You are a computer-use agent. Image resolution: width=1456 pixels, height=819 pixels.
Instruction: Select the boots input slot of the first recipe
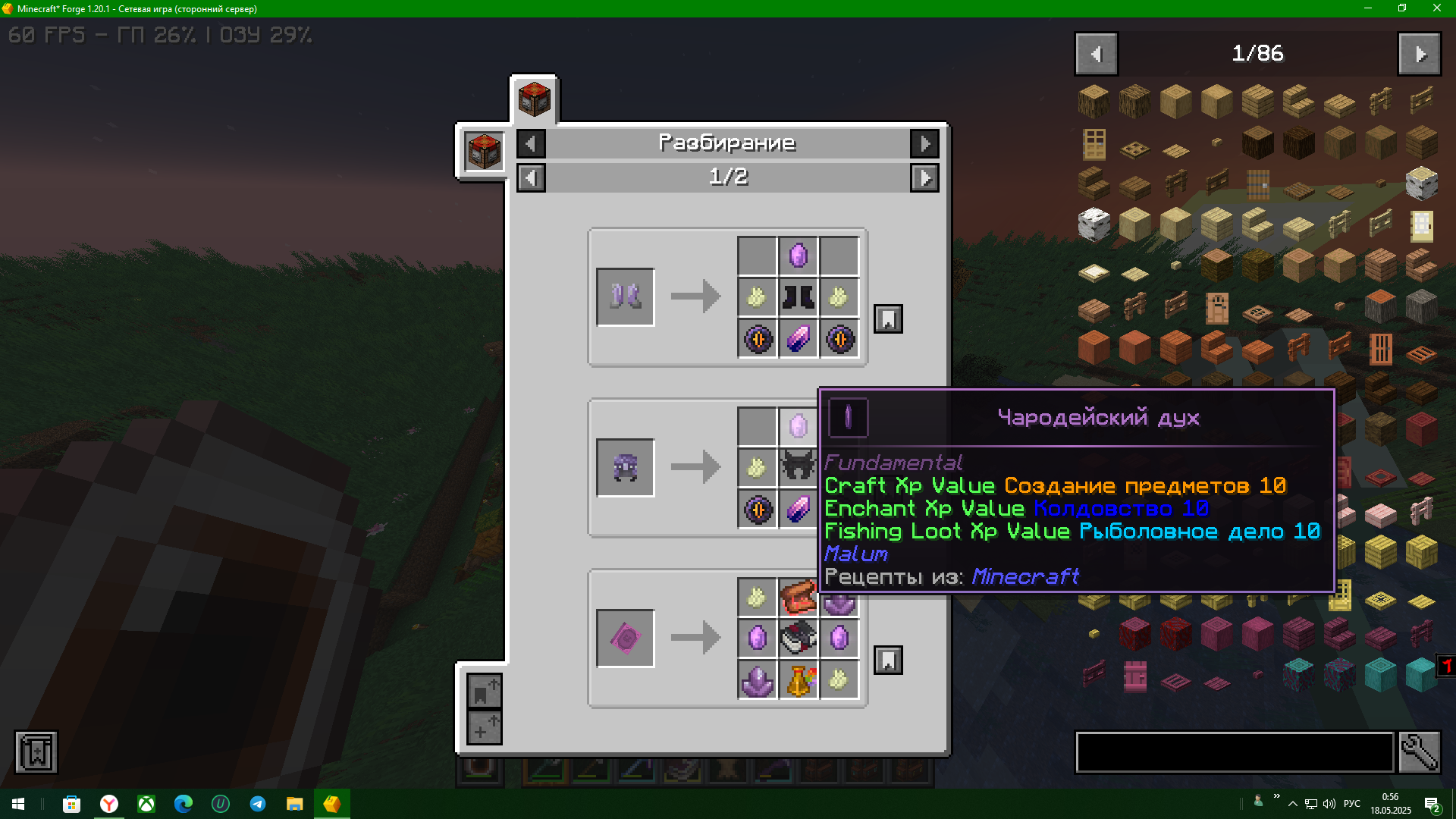tap(626, 297)
